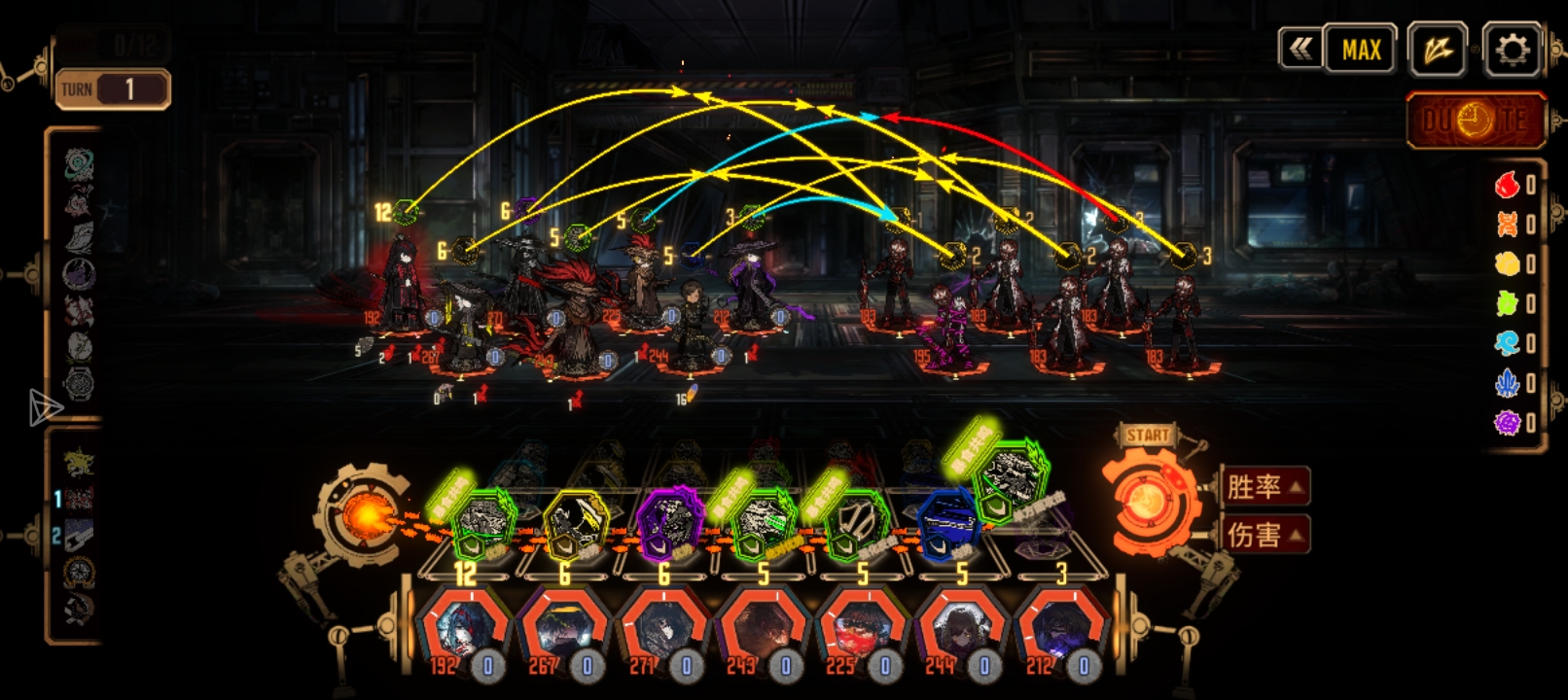
Task: Open the settings gear menu
Action: 1511,49
